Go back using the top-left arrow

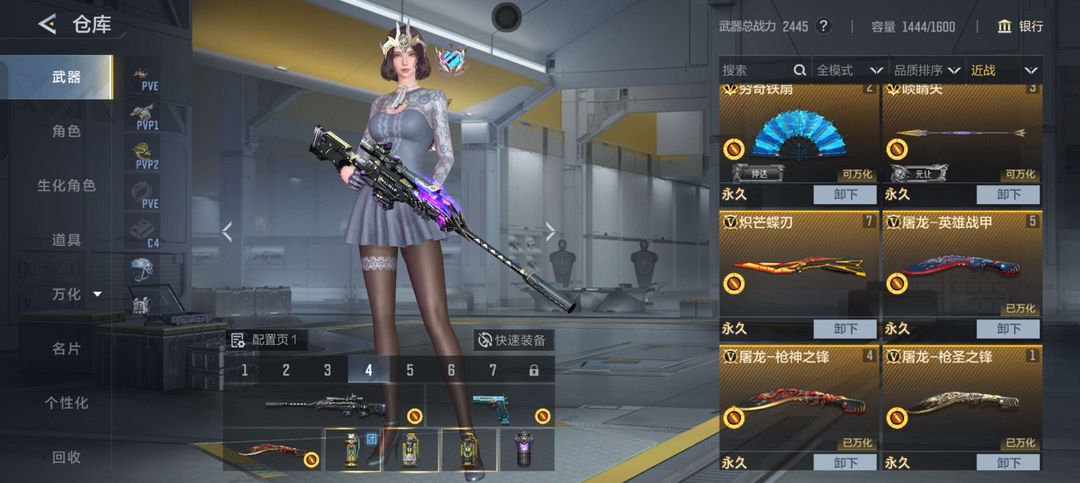47,25
